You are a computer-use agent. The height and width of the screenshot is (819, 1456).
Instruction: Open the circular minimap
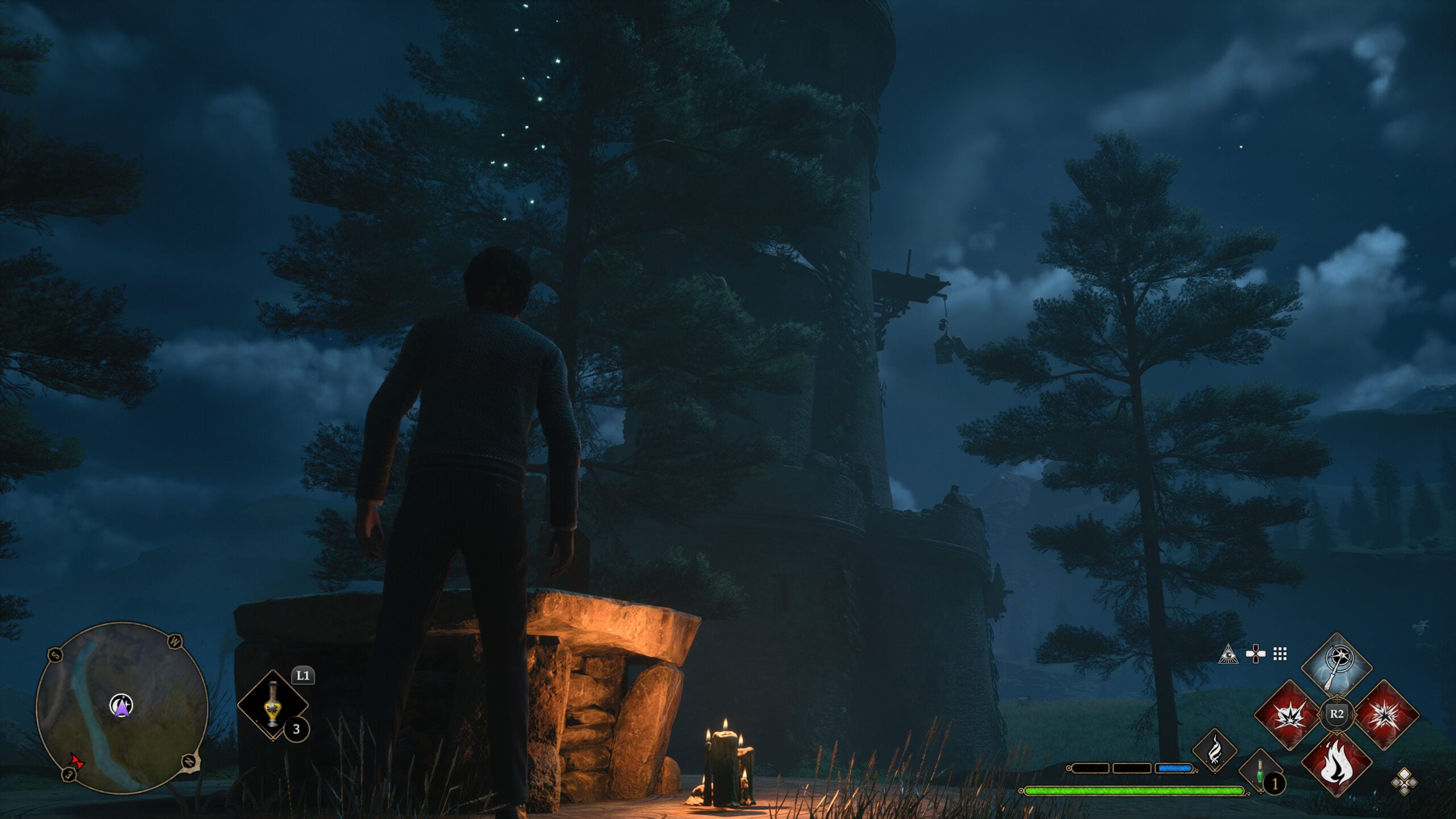(122, 708)
